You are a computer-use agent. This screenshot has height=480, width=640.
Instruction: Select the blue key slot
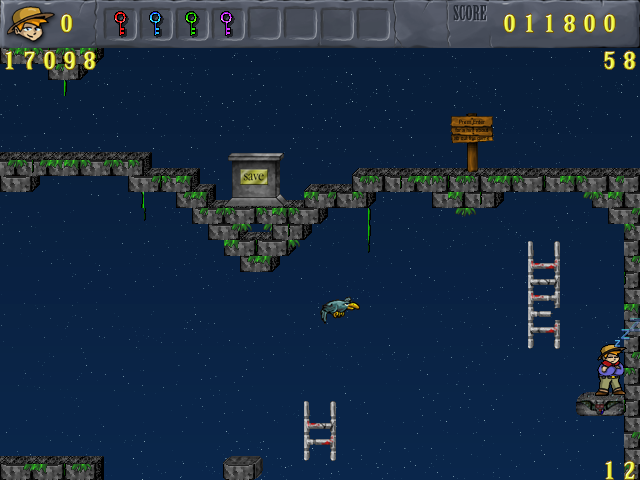(155, 23)
